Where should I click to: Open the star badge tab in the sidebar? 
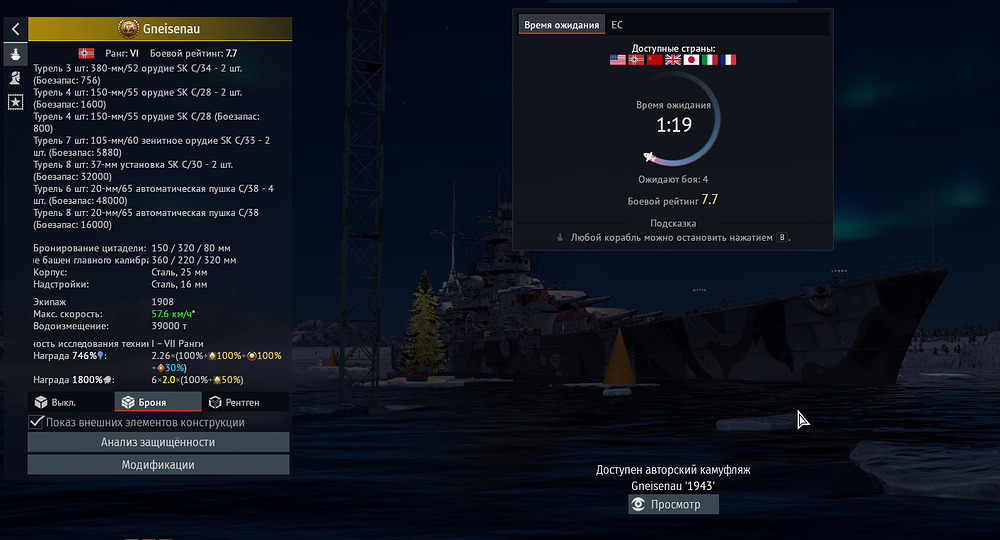click(x=16, y=101)
